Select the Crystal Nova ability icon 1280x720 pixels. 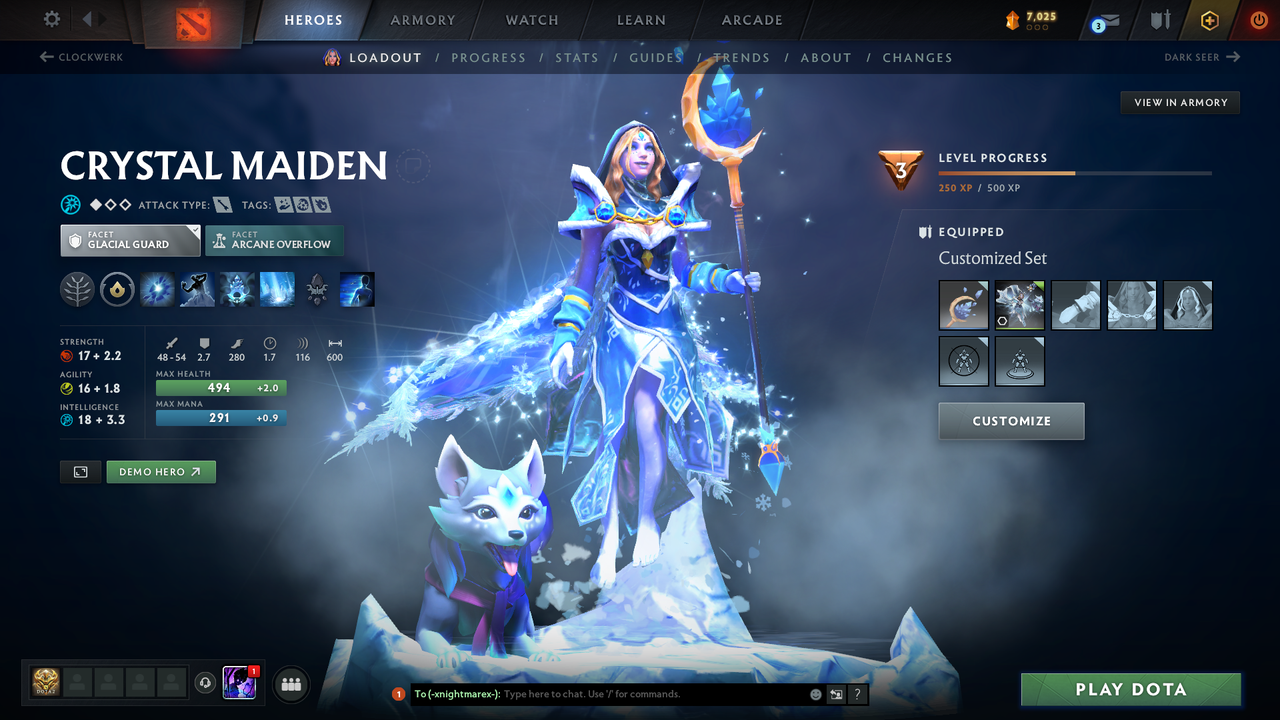tap(157, 289)
